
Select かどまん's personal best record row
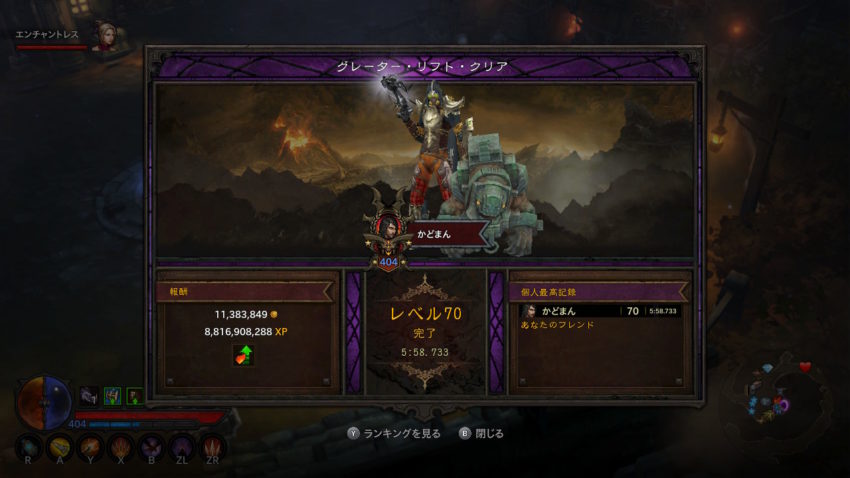[x=599, y=311]
